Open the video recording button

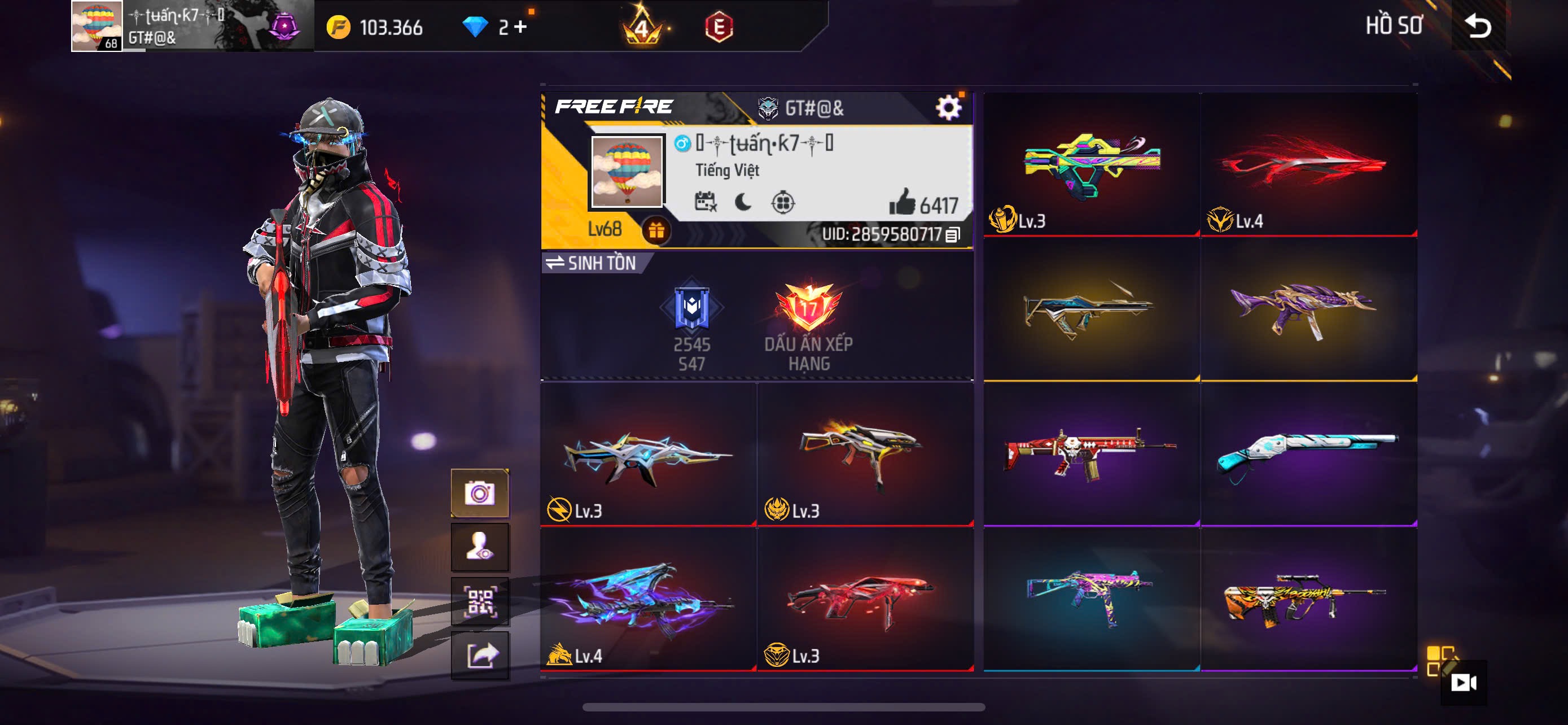[1462, 683]
